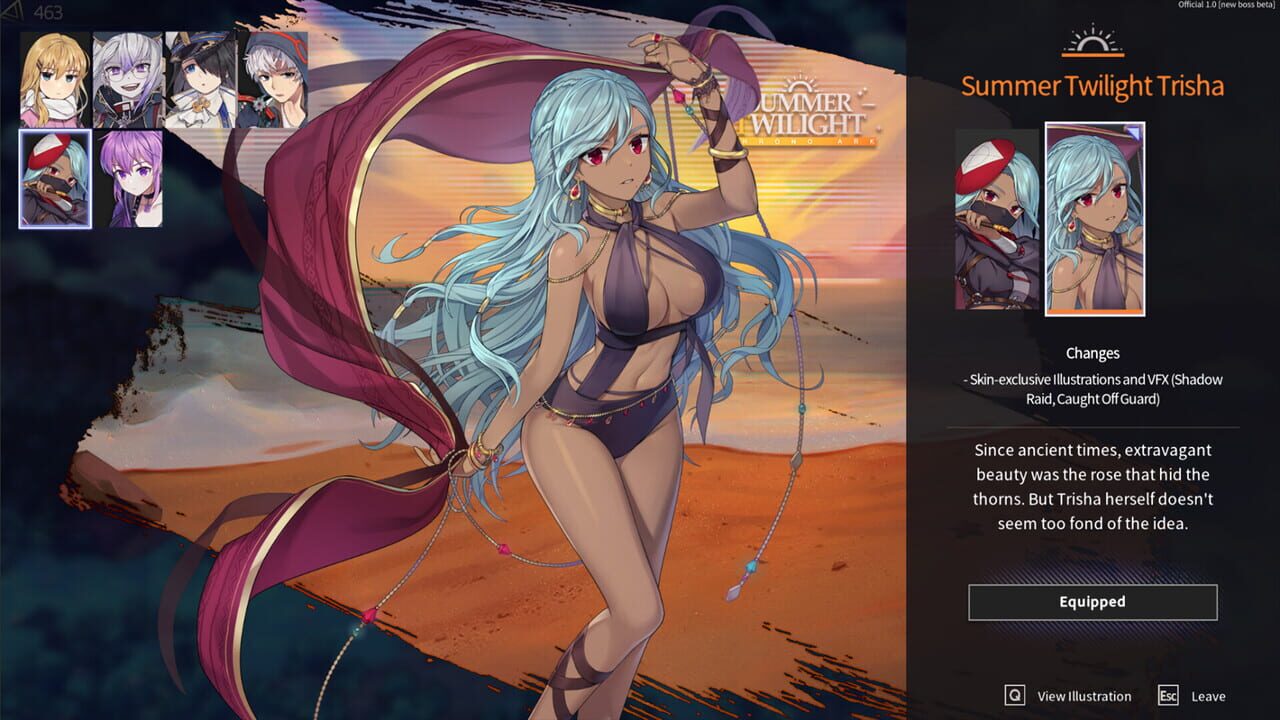The image size is (1280, 720).
Task: Click the Summer Twilight Trisha title
Action: 1093,86
